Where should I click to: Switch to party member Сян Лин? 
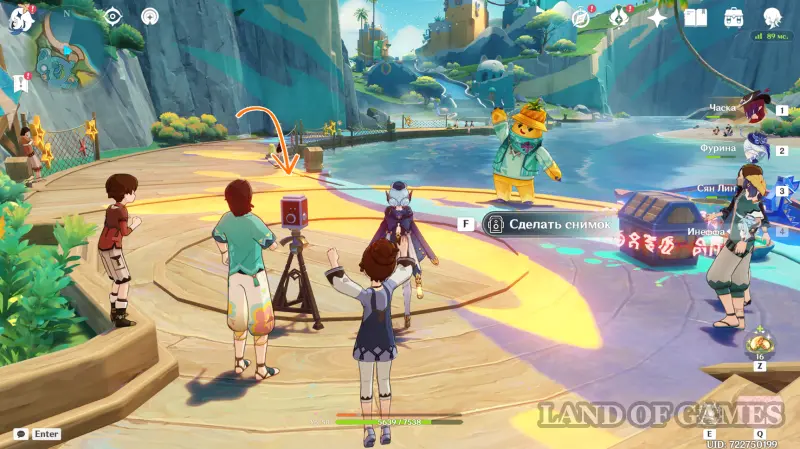click(x=756, y=190)
